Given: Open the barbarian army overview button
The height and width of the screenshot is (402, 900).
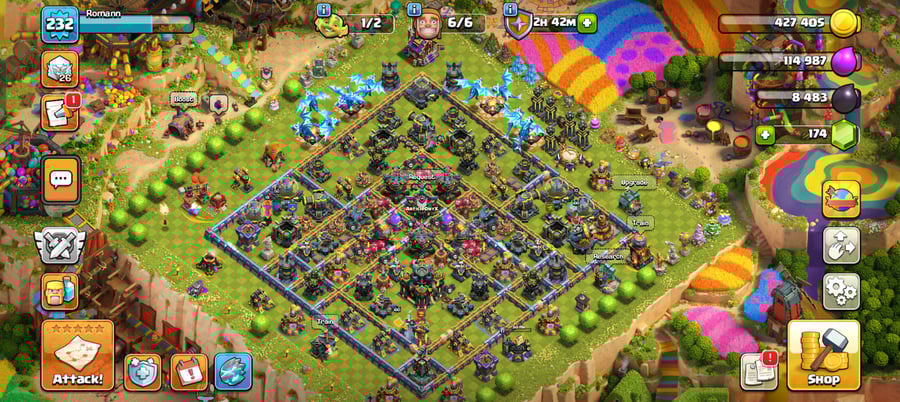Looking at the screenshot, I should point(60,291).
